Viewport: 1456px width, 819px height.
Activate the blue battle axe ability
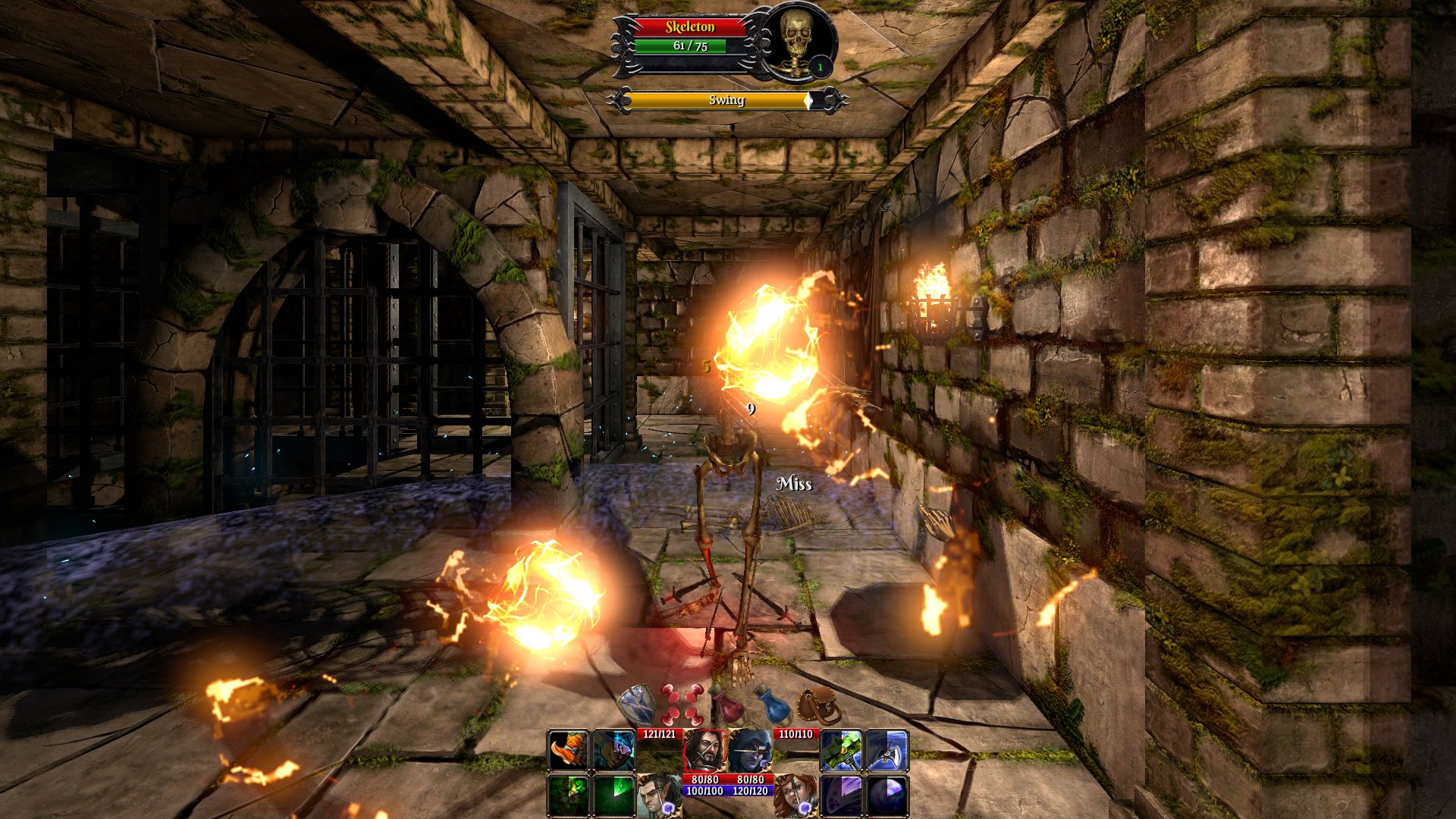[x=886, y=751]
